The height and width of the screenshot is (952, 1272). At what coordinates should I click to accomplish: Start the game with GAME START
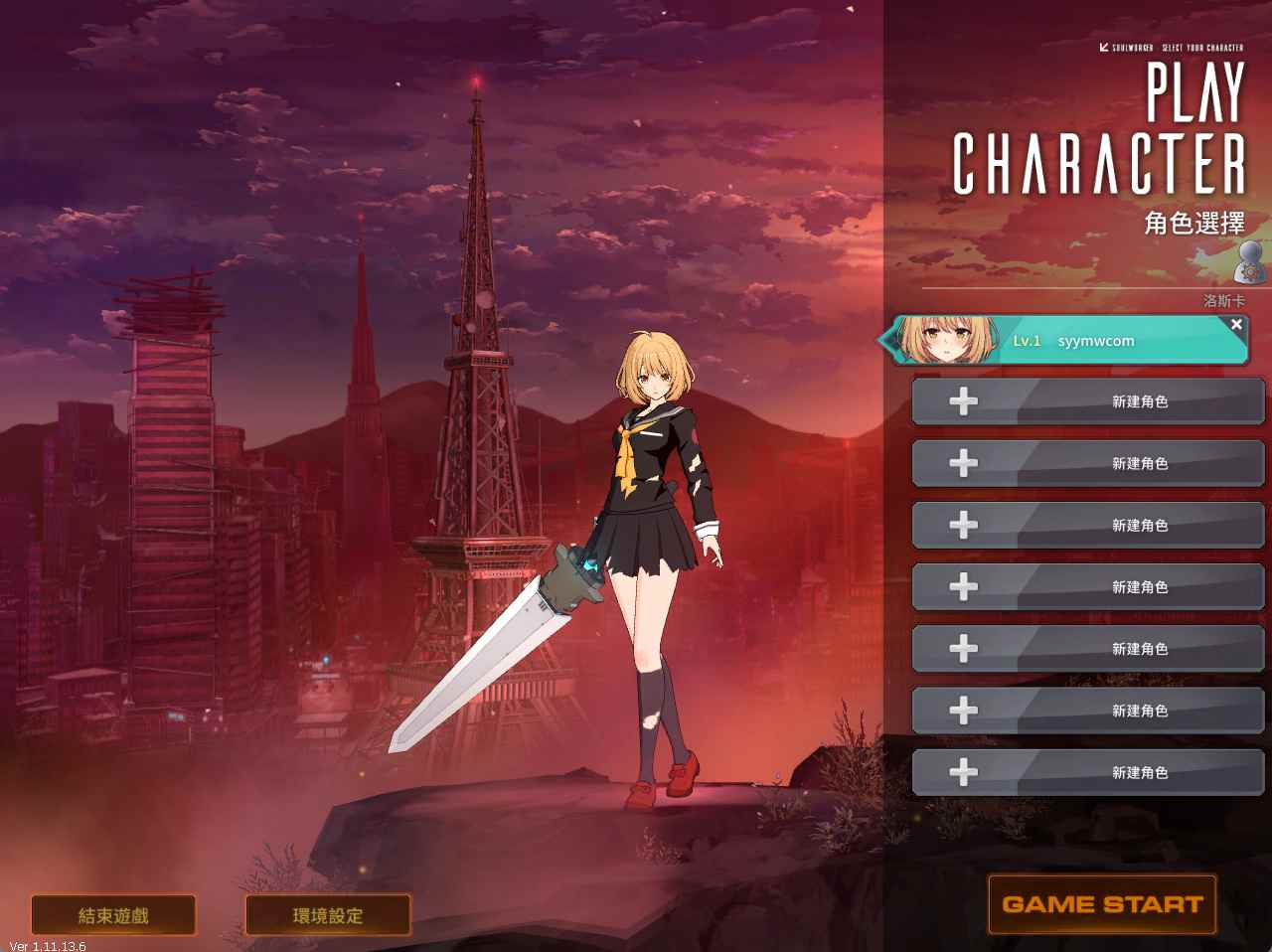(1102, 904)
